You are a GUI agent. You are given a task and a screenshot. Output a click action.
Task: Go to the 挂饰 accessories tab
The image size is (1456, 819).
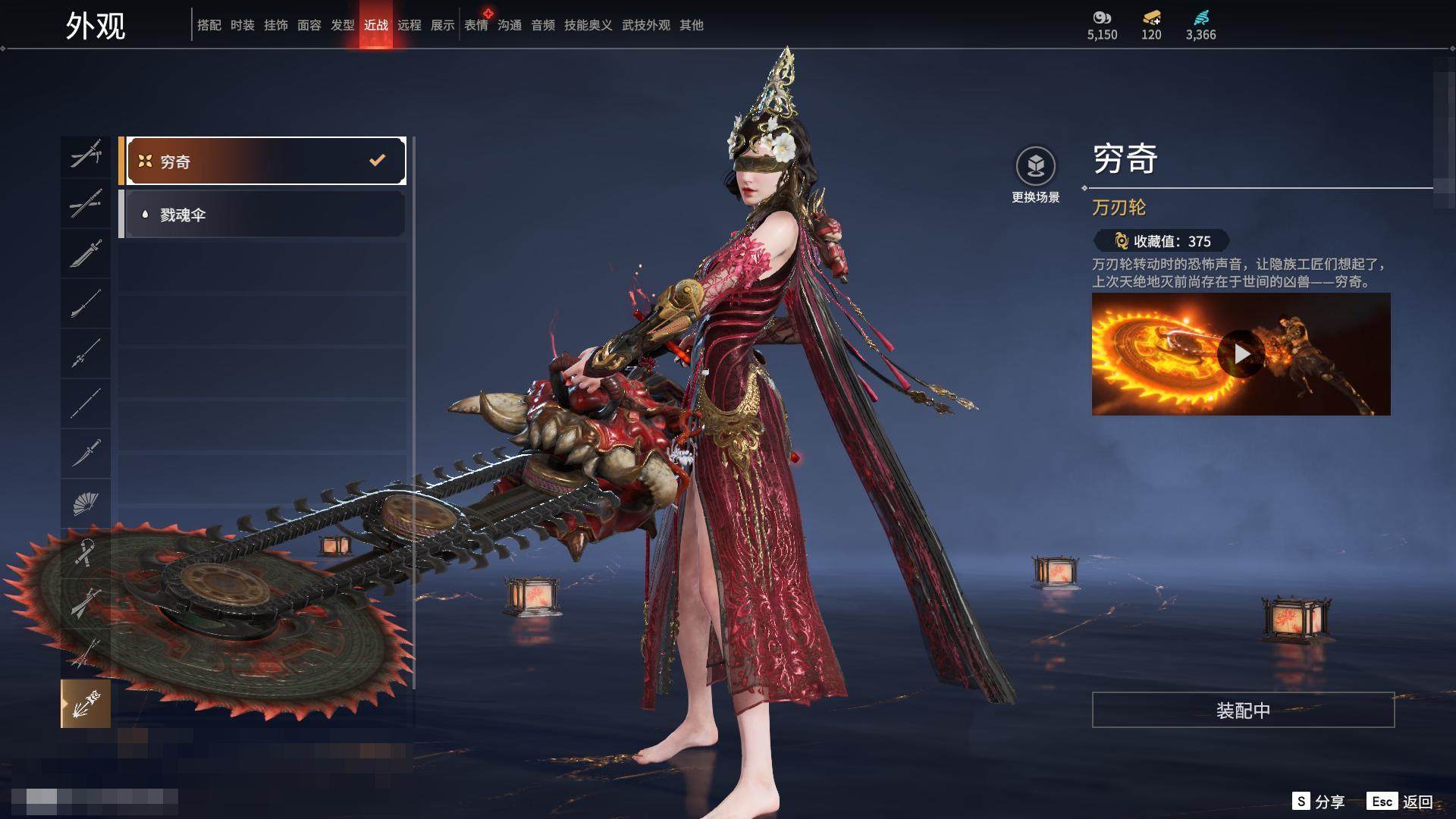pos(275,25)
